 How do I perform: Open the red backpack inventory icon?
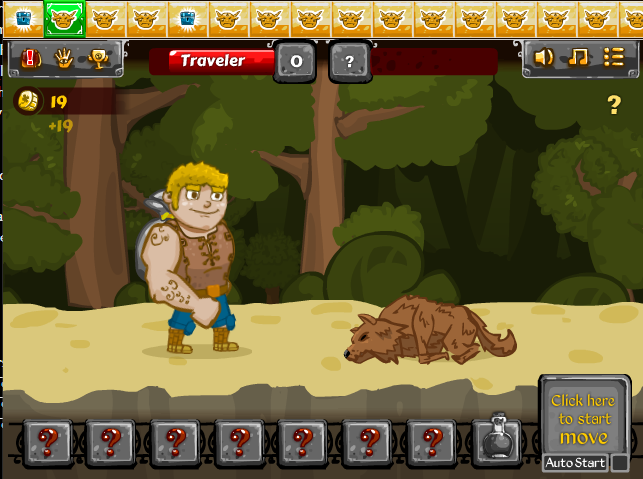click(30, 59)
